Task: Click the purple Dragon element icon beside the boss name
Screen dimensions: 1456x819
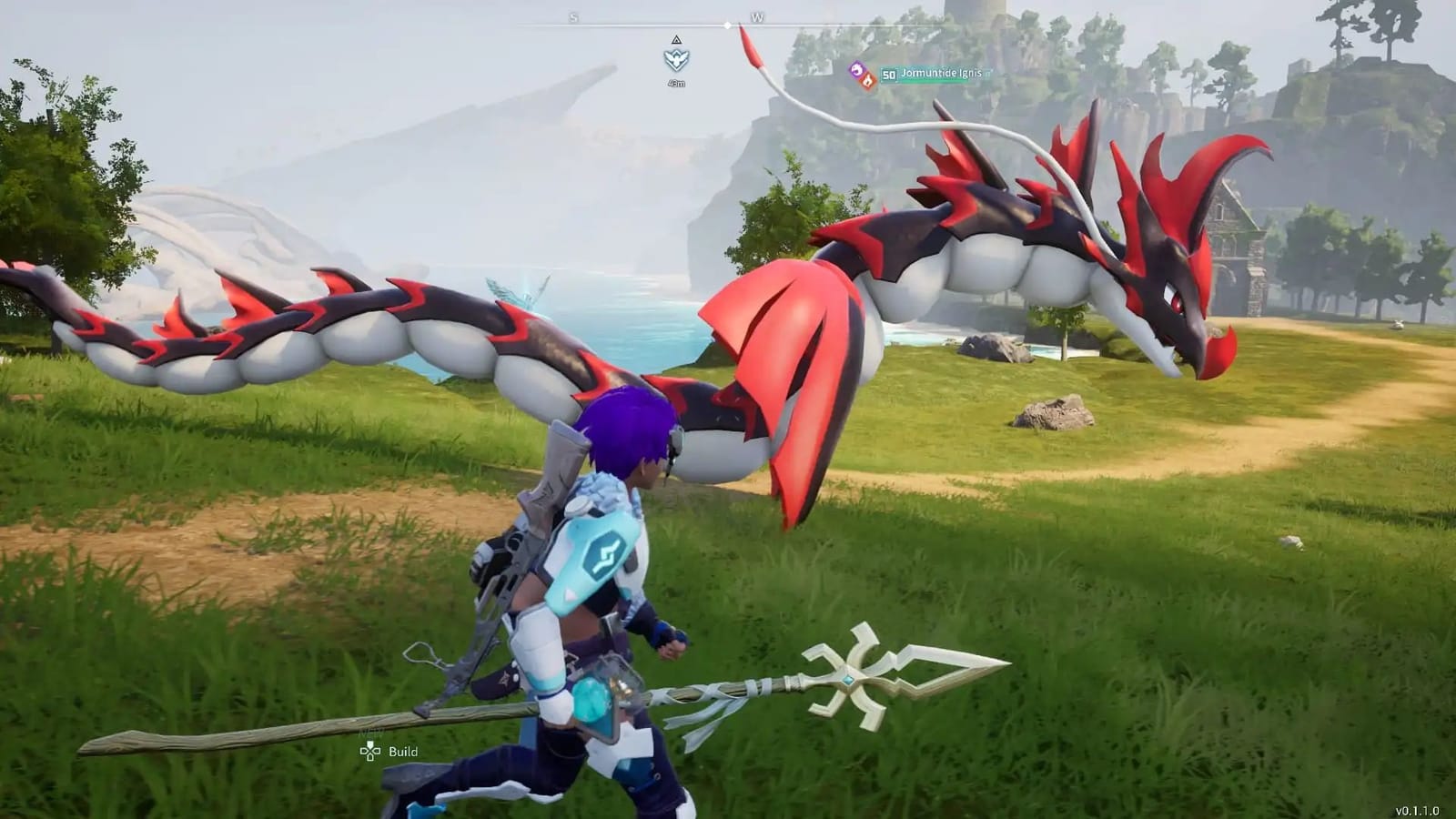Action: (x=857, y=71)
